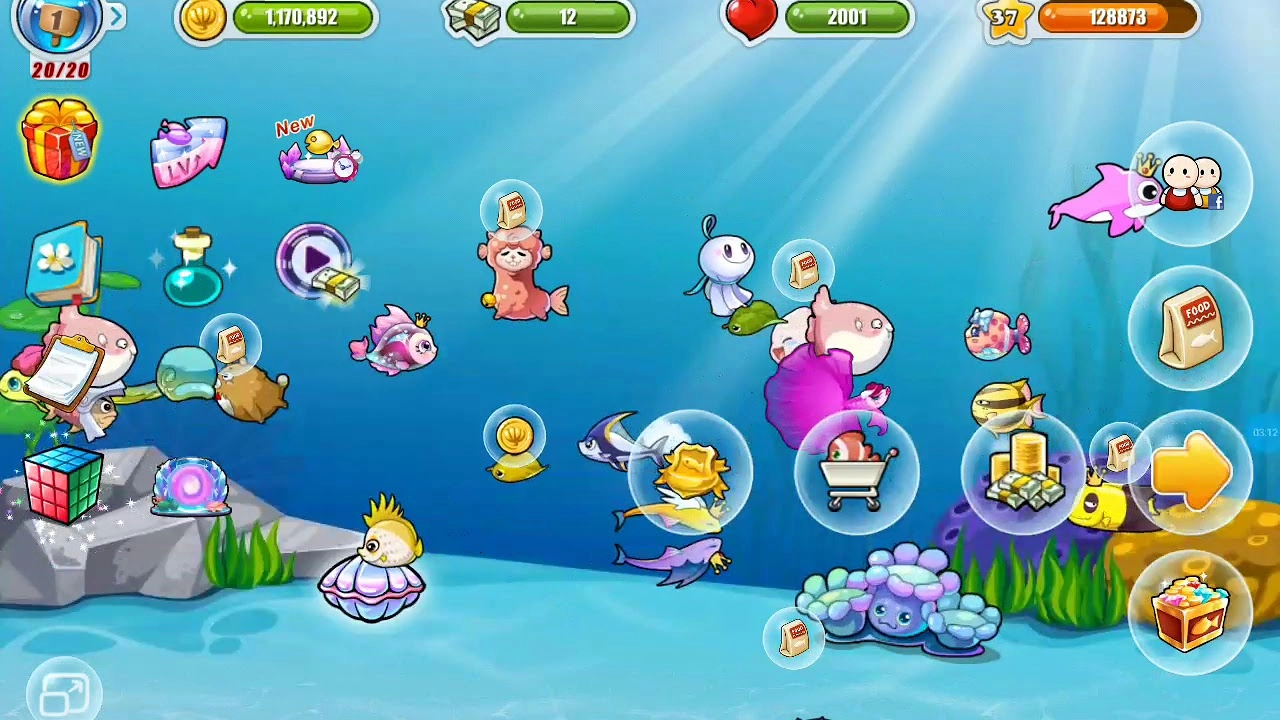The height and width of the screenshot is (720, 1280).
Task: Select the teal potion bottle
Action: pos(192,268)
